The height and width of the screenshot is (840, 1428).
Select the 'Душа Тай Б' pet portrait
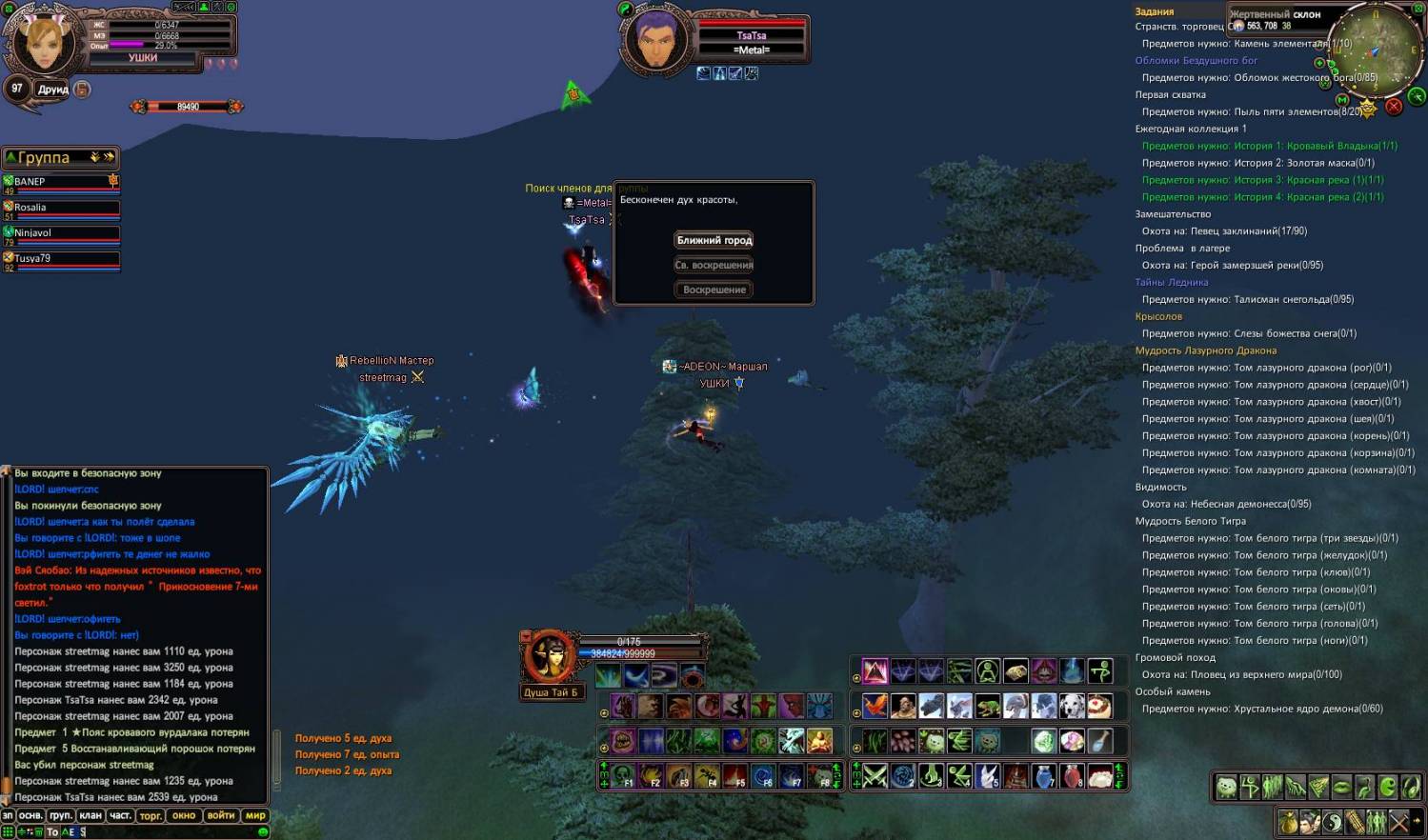[550, 656]
